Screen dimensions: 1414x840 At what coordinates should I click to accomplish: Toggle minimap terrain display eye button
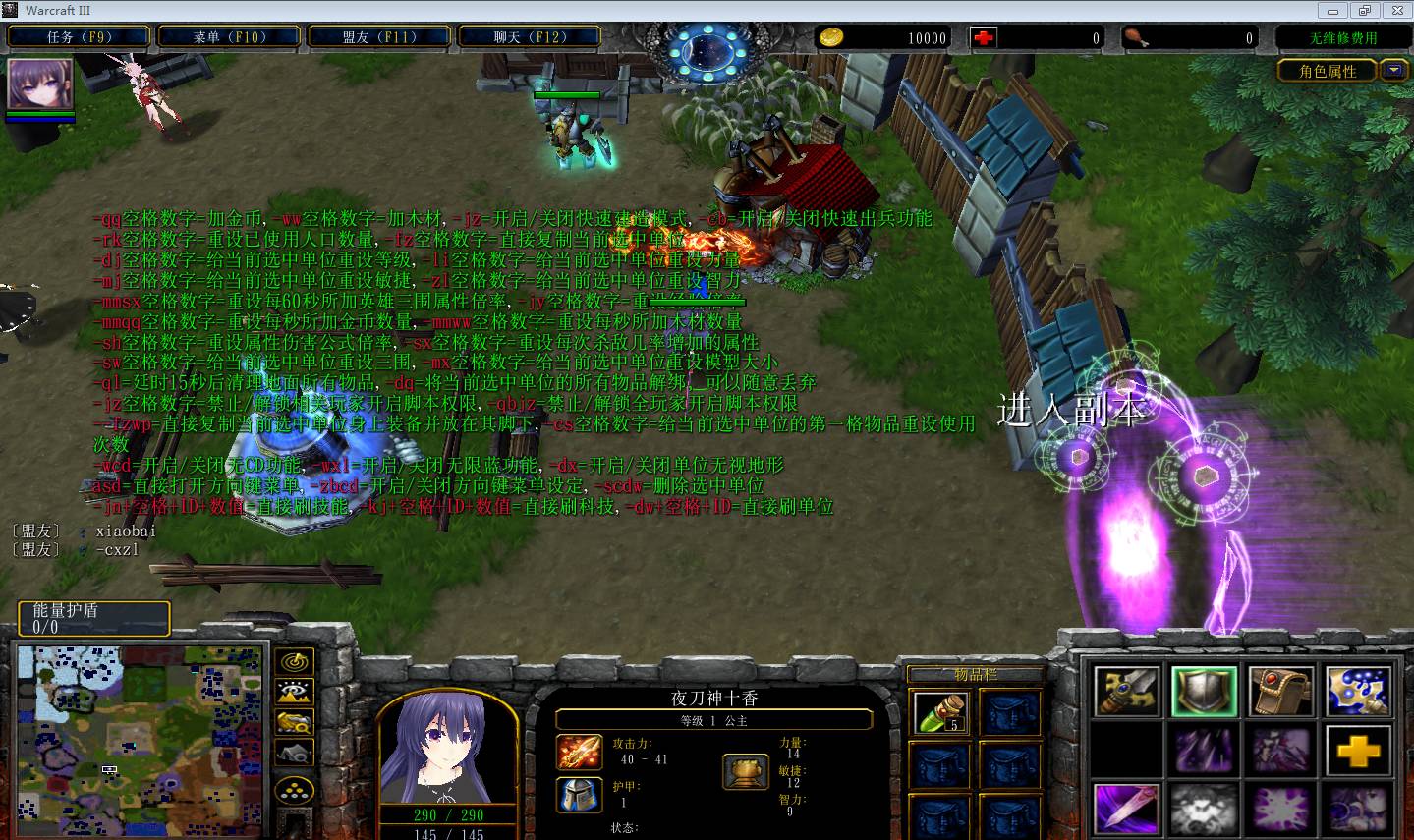tap(295, 693)
